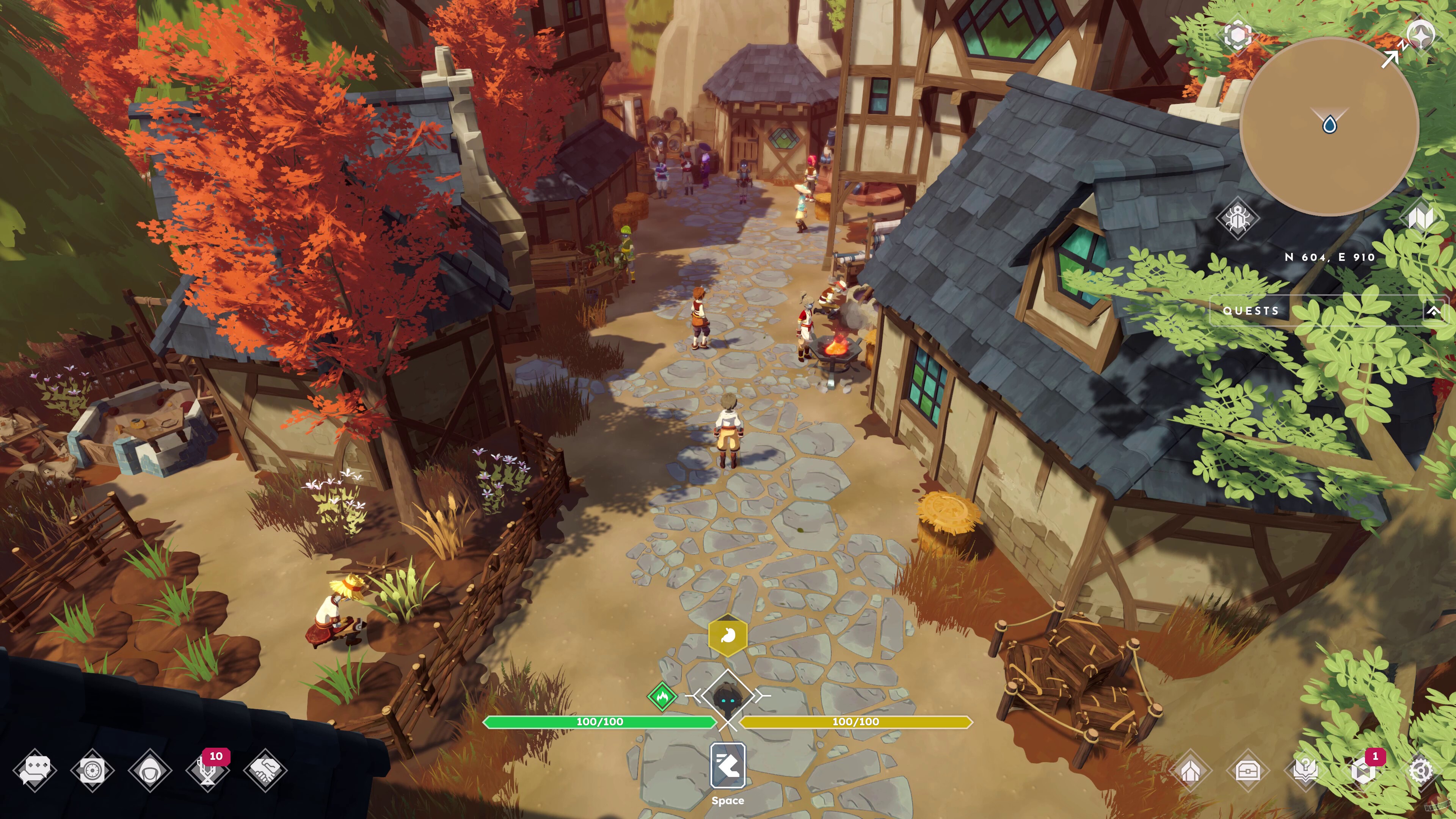
Task: Open the question-mark guide book icon
Action: (1305, 770)
